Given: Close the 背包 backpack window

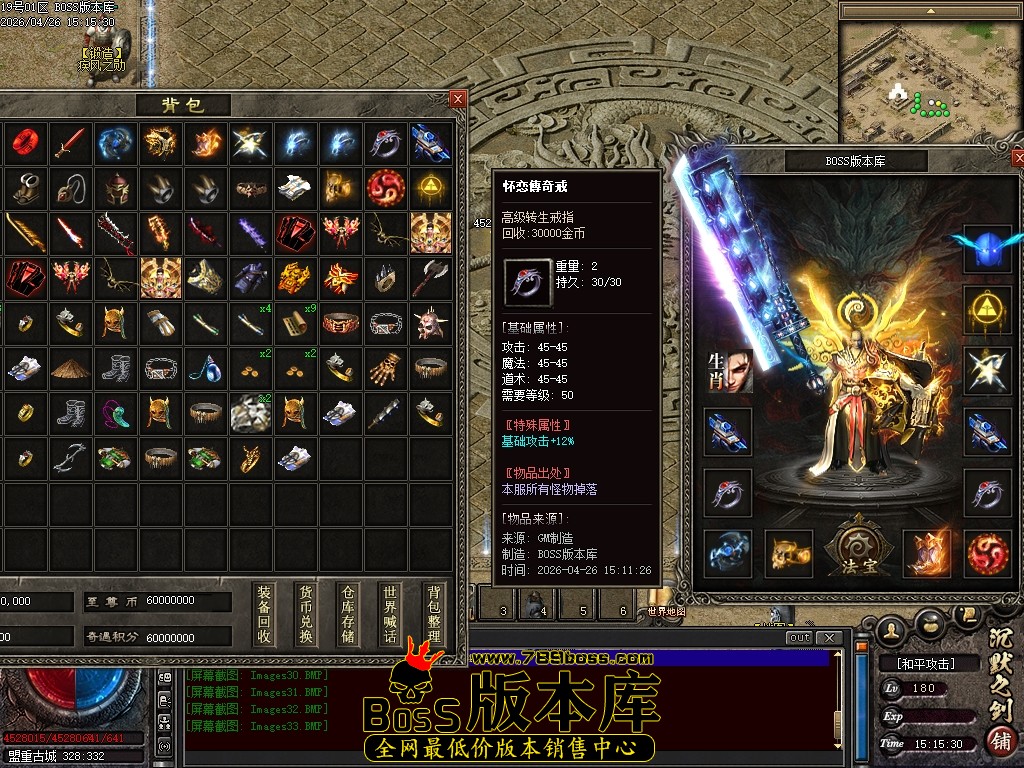Looking at the screenshot, I should click(457, 99).
